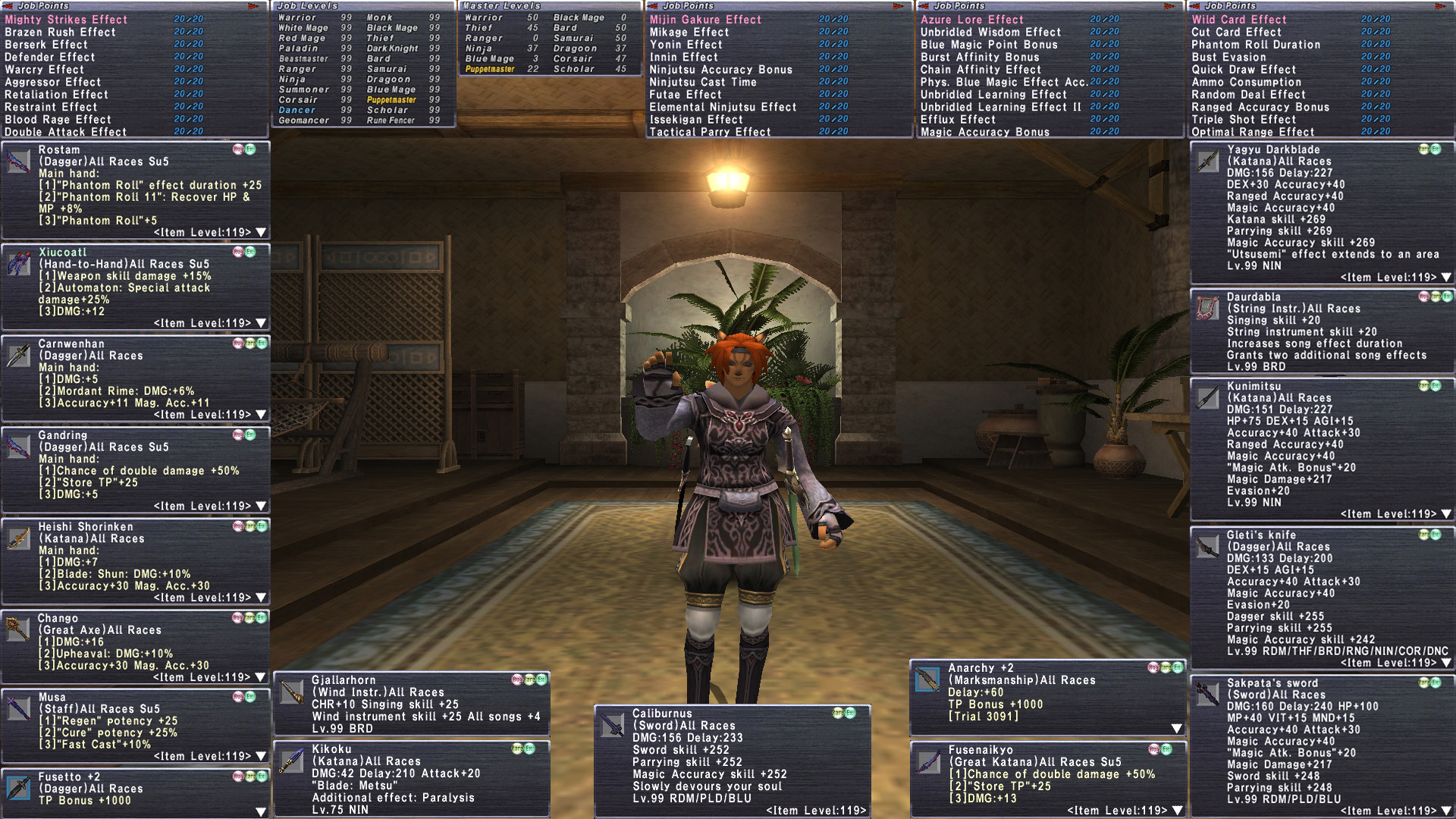Select the Gleti's knife icon
Screen dimensions: 1456x819
(x=1207, y=546)
